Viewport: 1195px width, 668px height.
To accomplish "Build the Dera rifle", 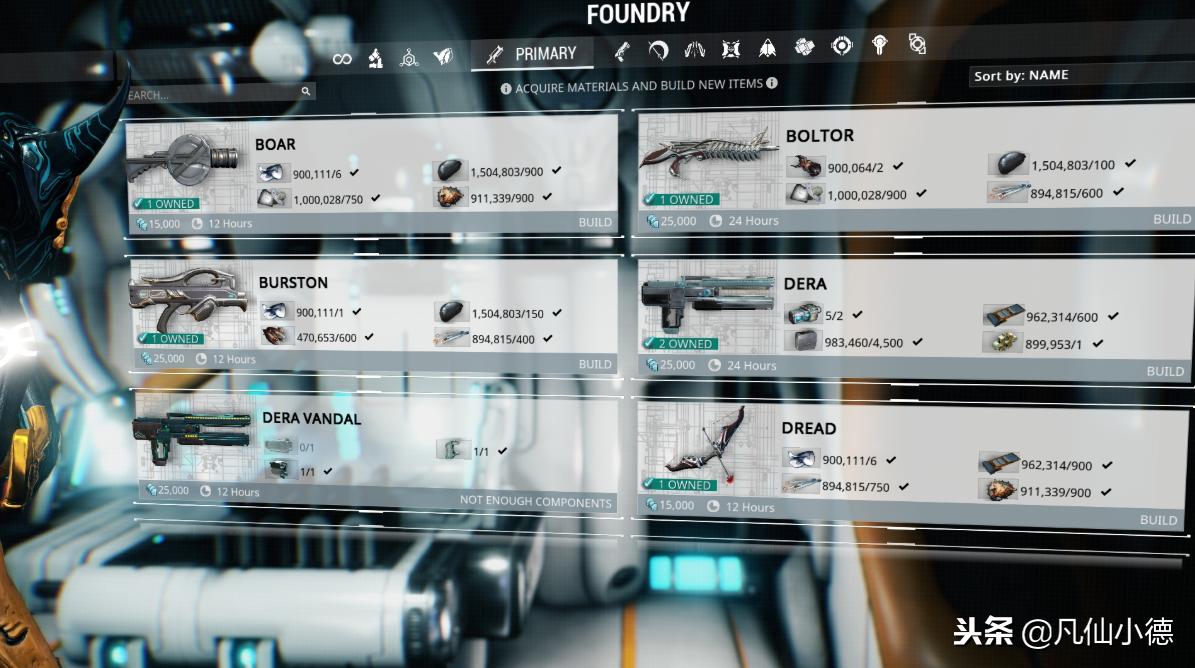I will point(1165,371).
